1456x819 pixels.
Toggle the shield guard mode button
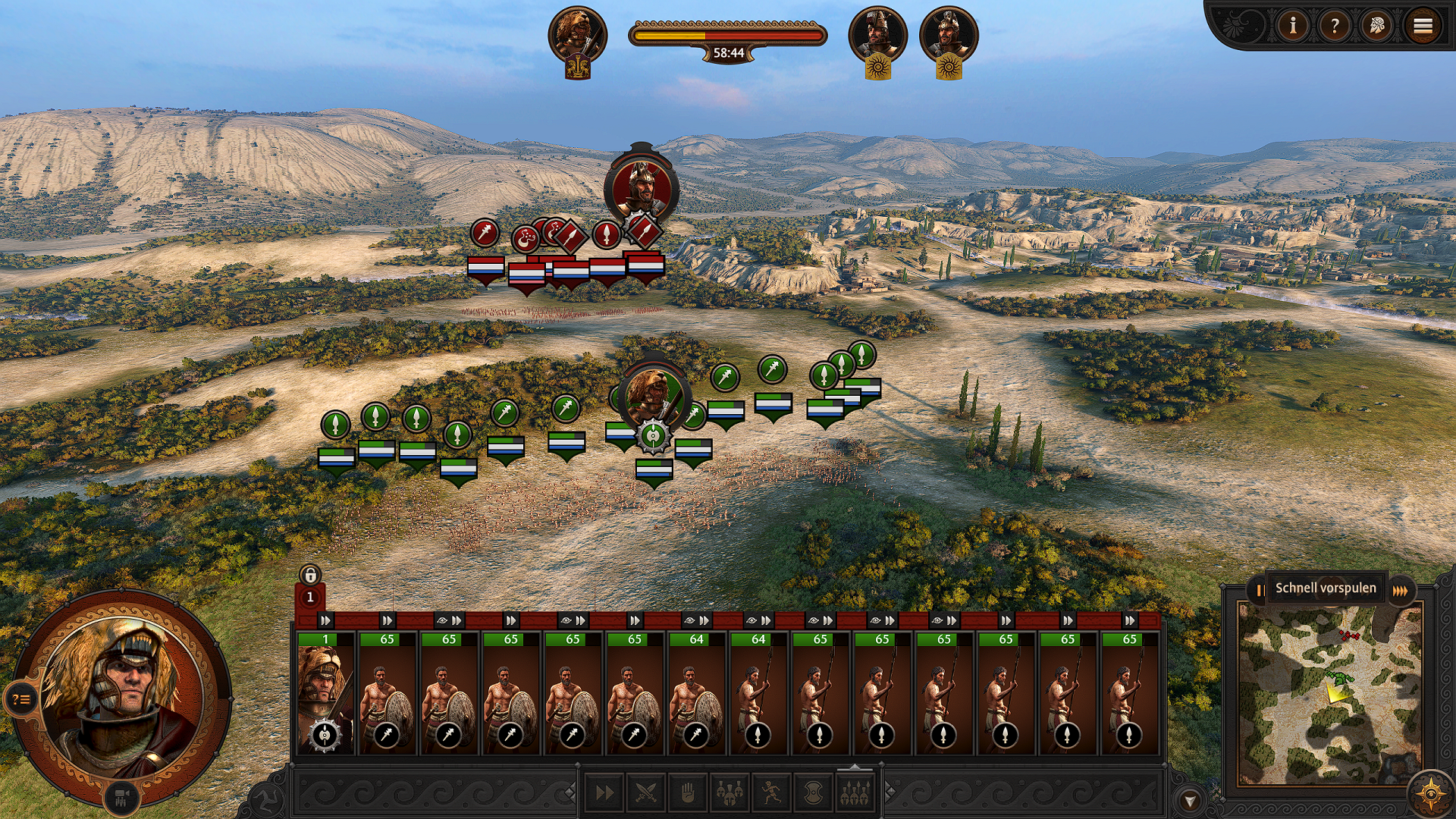tap(813, 793)
